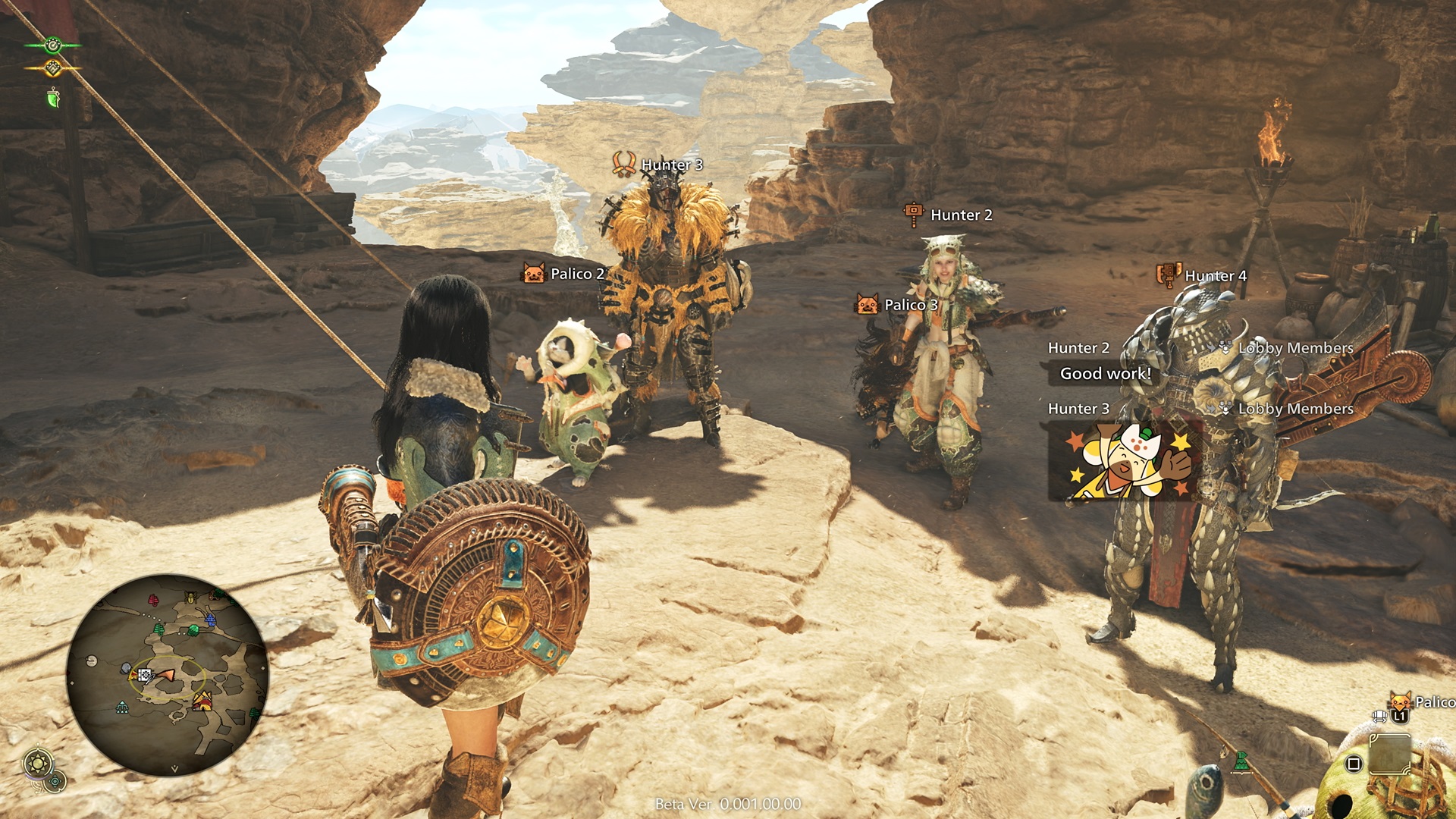The image size is (1456, 819).
Task: Toggle the L1 Palico command prompt
Action: coord(1401,715)
